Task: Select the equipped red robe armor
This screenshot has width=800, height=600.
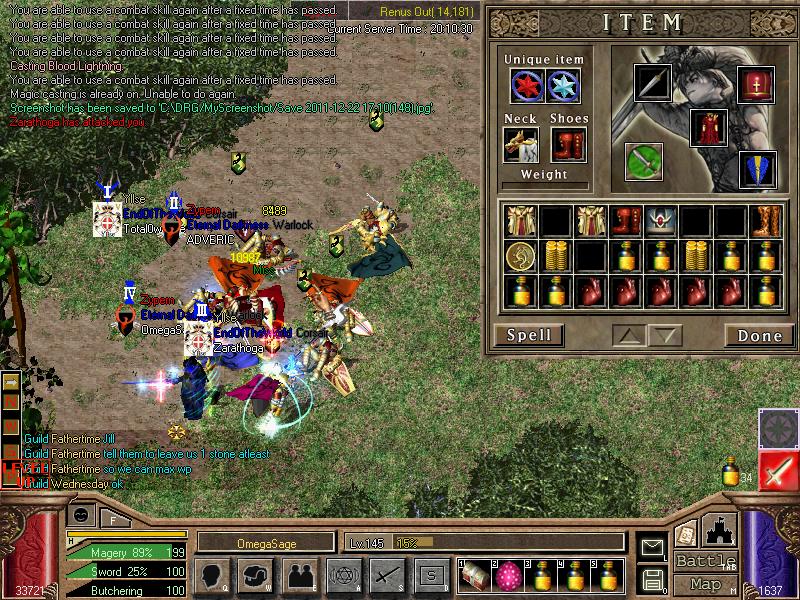Action: point(708,127)
